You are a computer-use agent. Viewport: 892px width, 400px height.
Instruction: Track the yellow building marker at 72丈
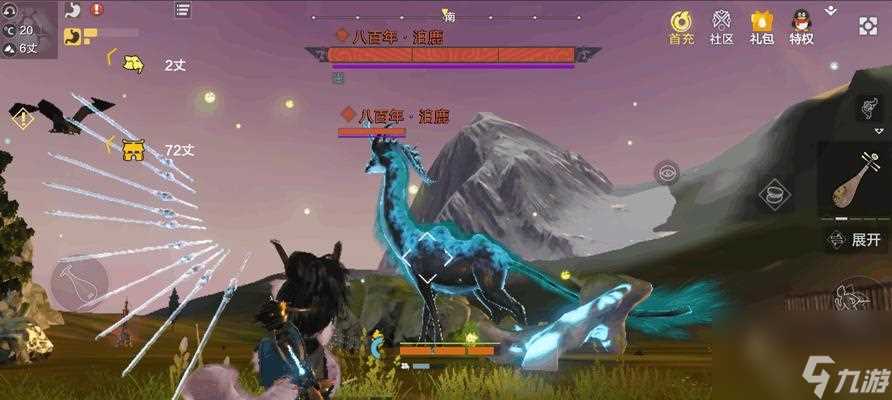[132, 150]
